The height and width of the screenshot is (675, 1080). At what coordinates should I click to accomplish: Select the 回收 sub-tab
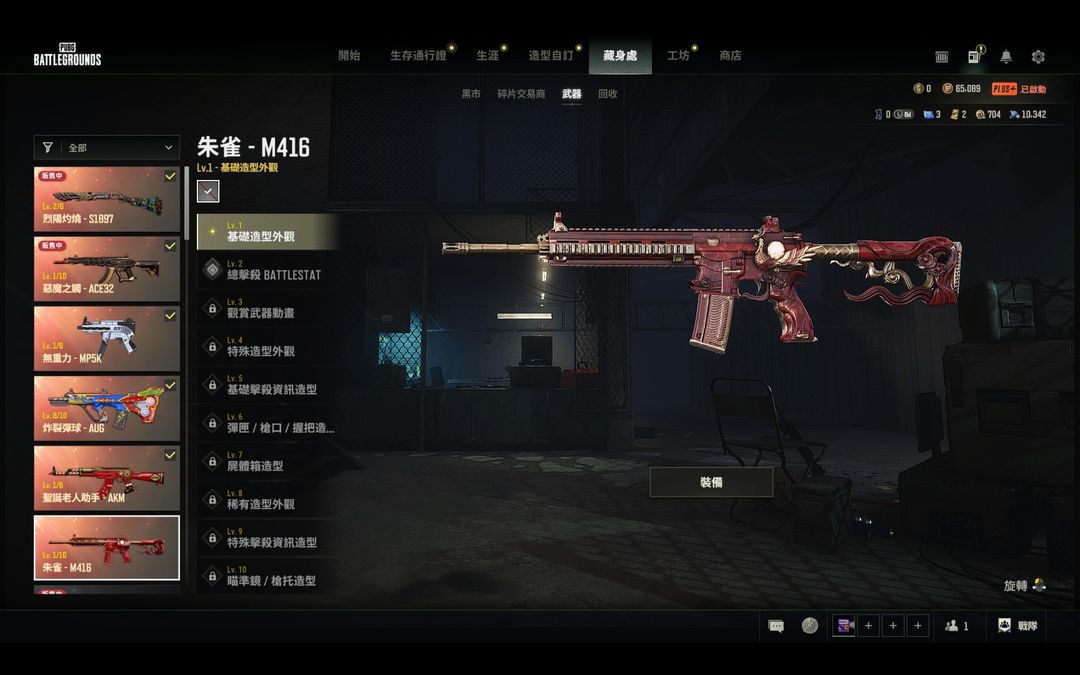(607, 94)
